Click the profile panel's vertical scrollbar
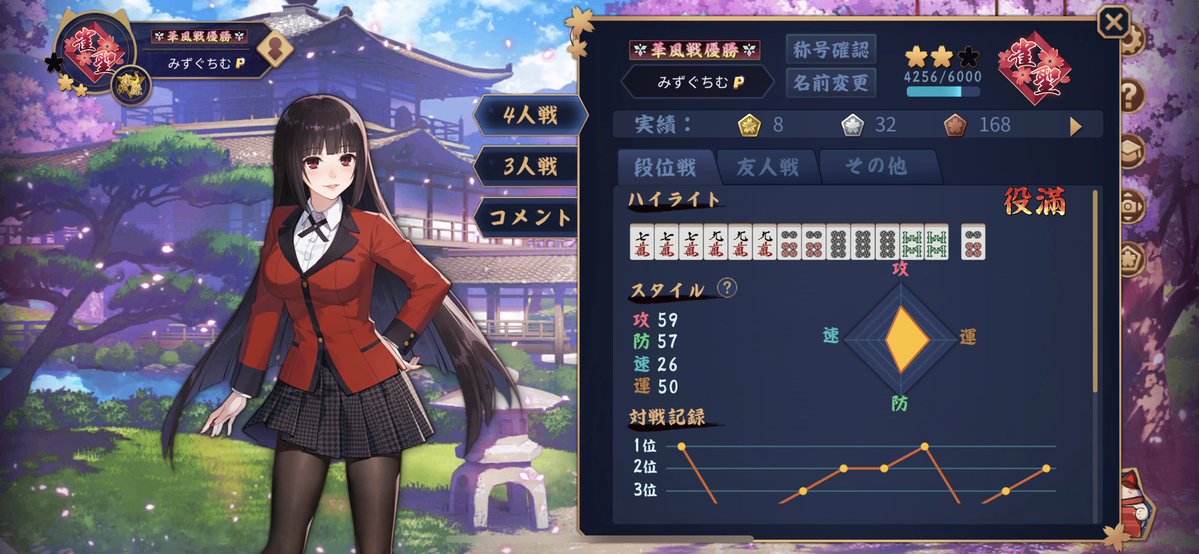The image size is (1199, 554). click(1096, 290)
